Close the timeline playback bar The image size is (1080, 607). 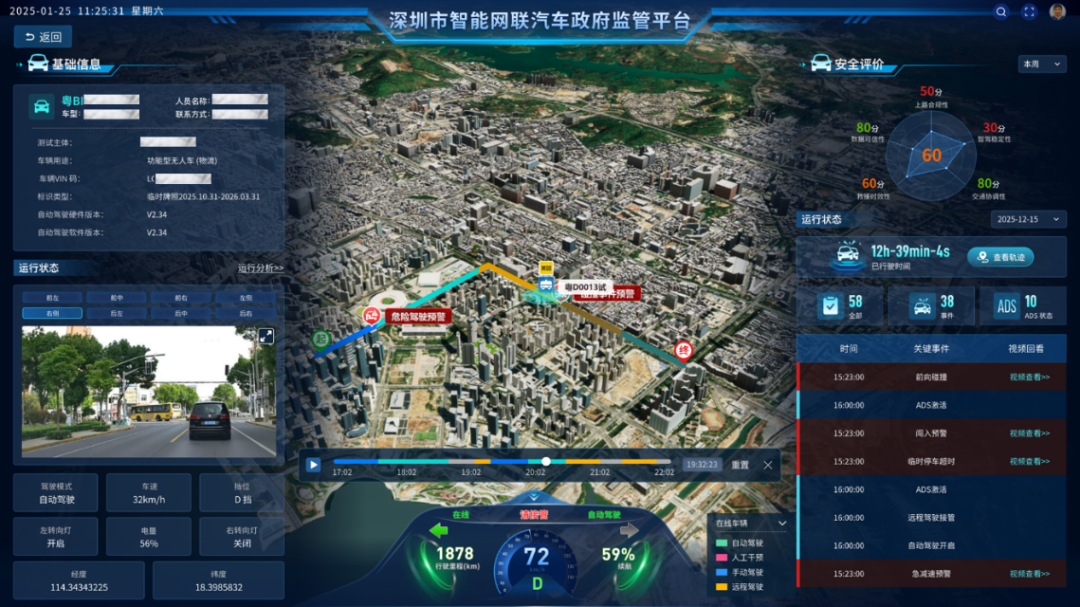tap(768, 464)
